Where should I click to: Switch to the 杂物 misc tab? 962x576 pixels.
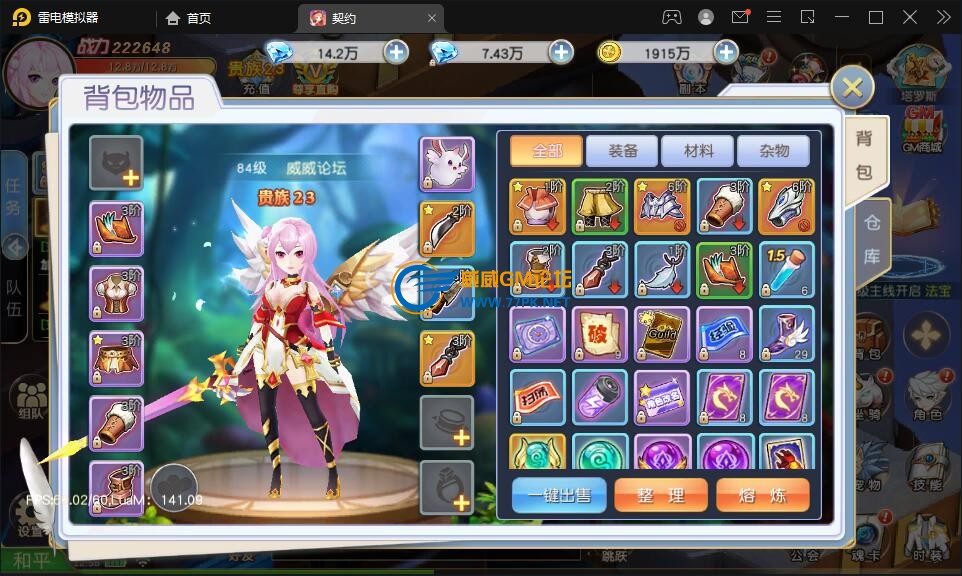point(774,151)
